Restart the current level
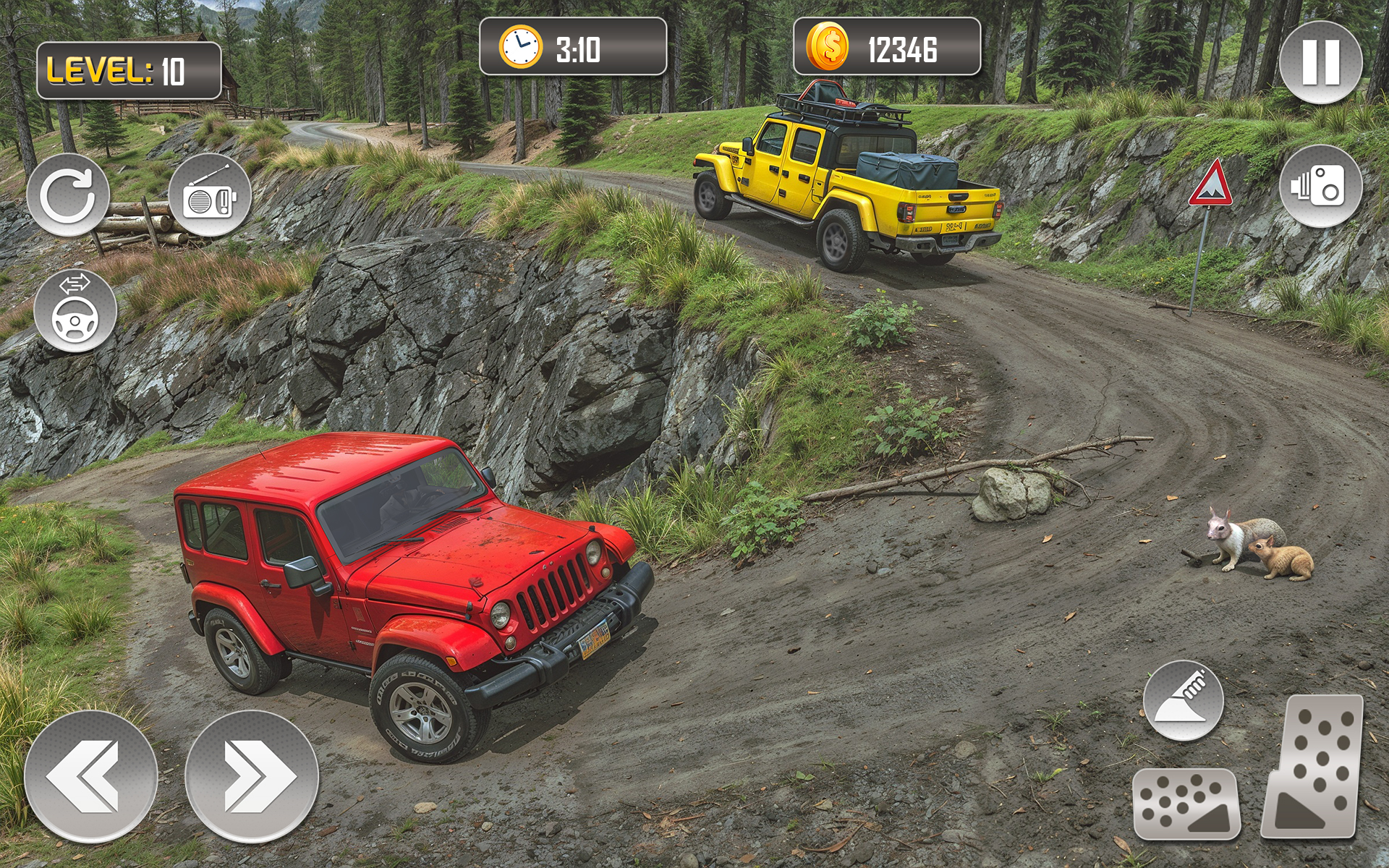The height and width of the screenshot is (868, 1389). [69, 195]
